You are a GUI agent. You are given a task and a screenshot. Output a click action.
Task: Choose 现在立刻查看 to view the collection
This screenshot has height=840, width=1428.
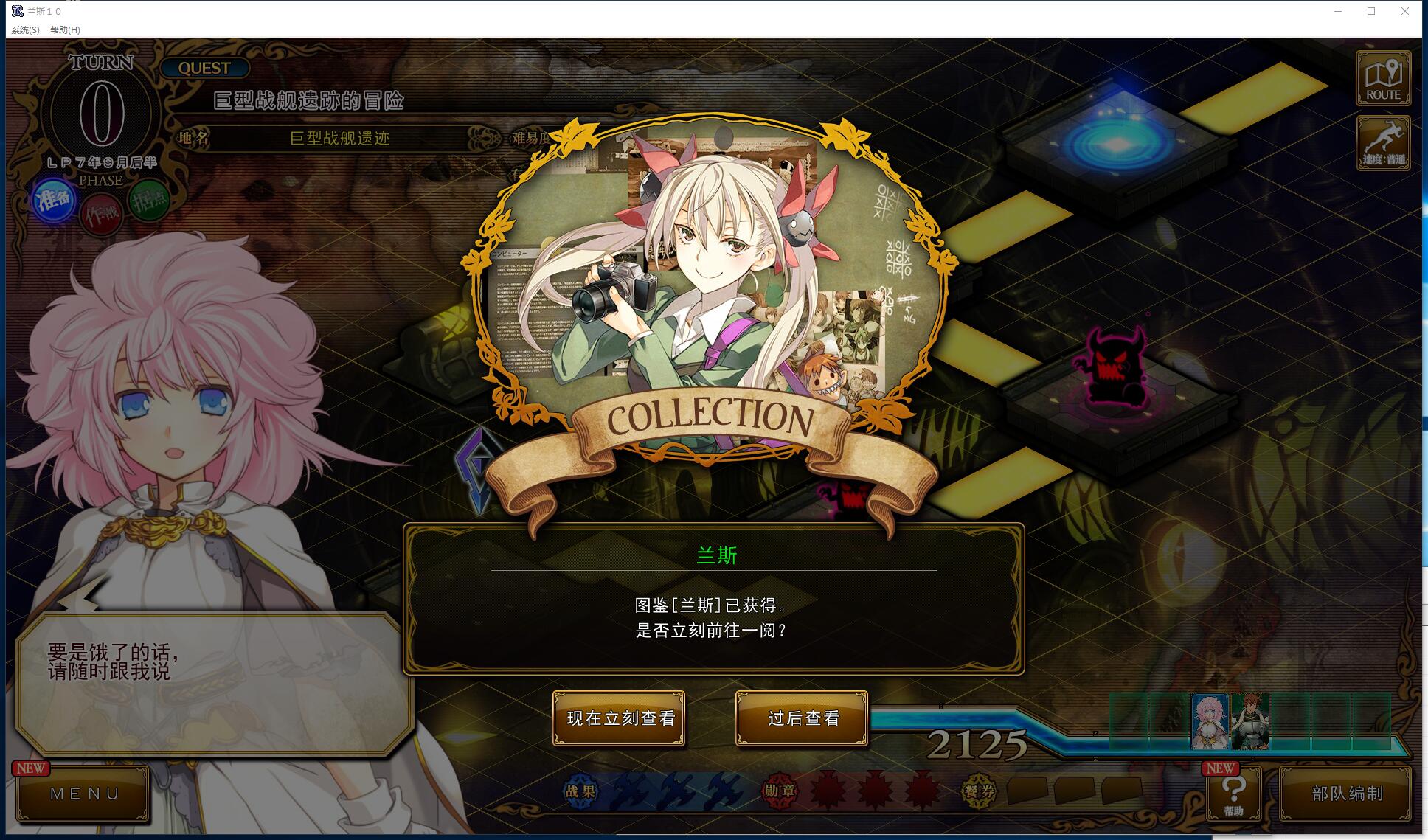(x=620, y=719)
